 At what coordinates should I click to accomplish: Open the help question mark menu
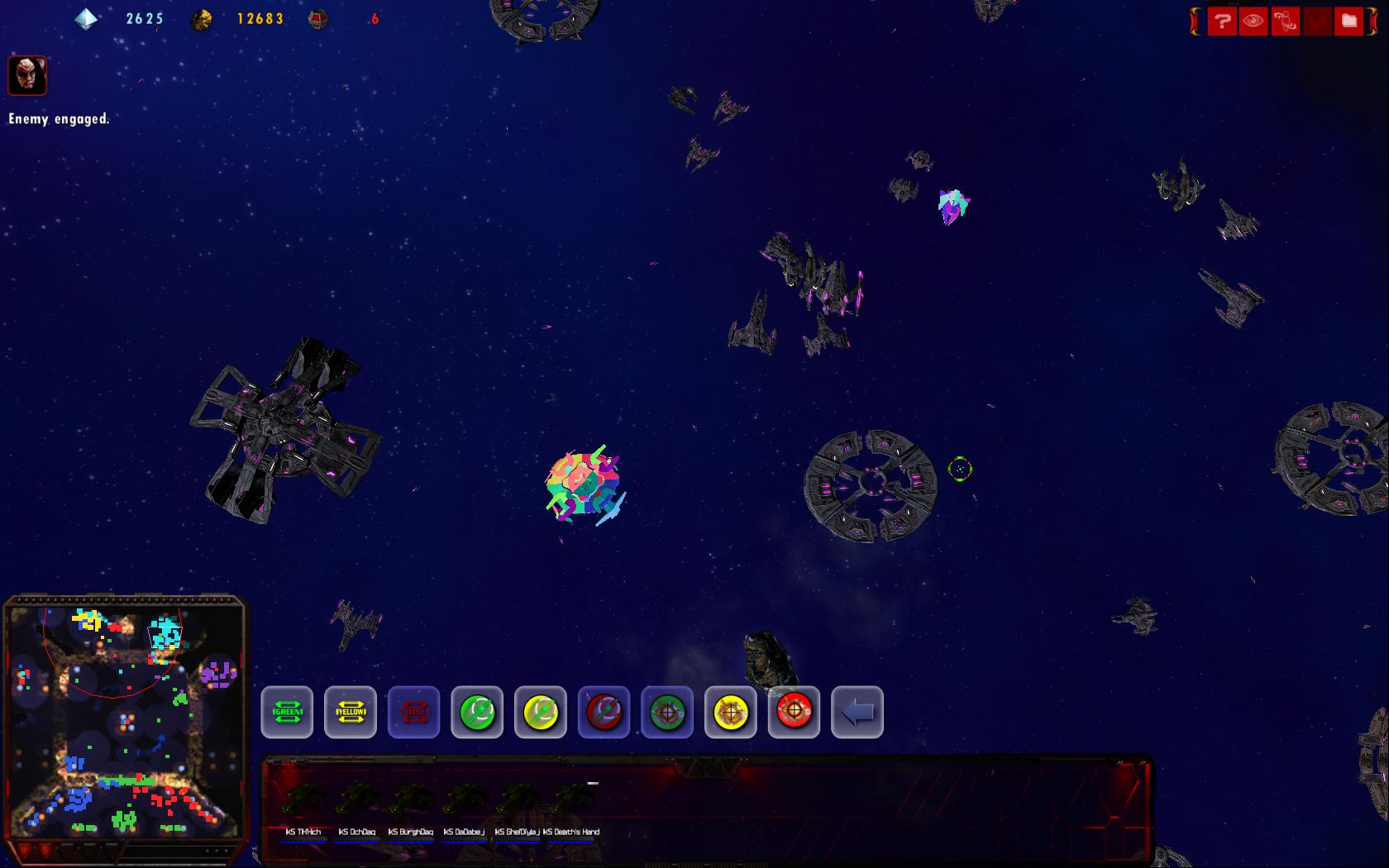pos(1222,21)
